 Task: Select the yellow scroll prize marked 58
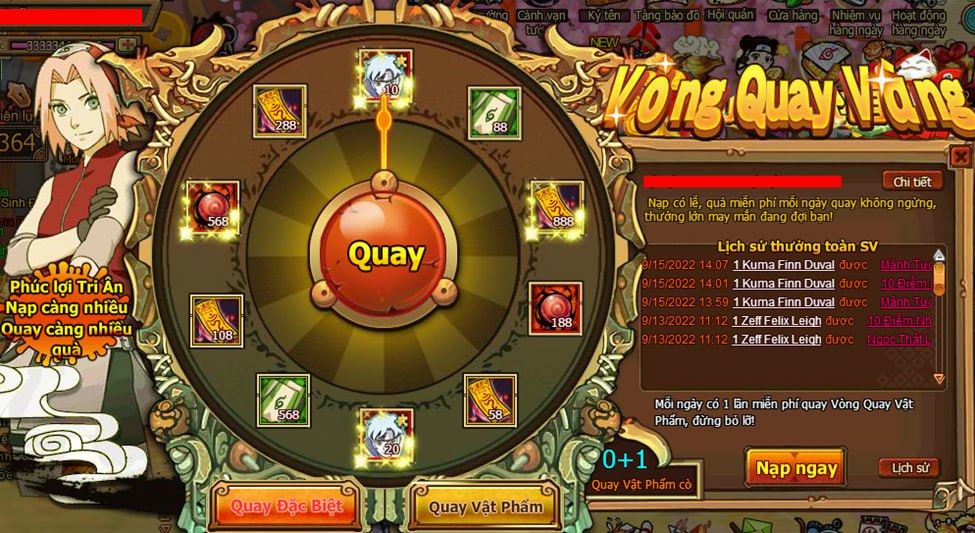point(490,399)
